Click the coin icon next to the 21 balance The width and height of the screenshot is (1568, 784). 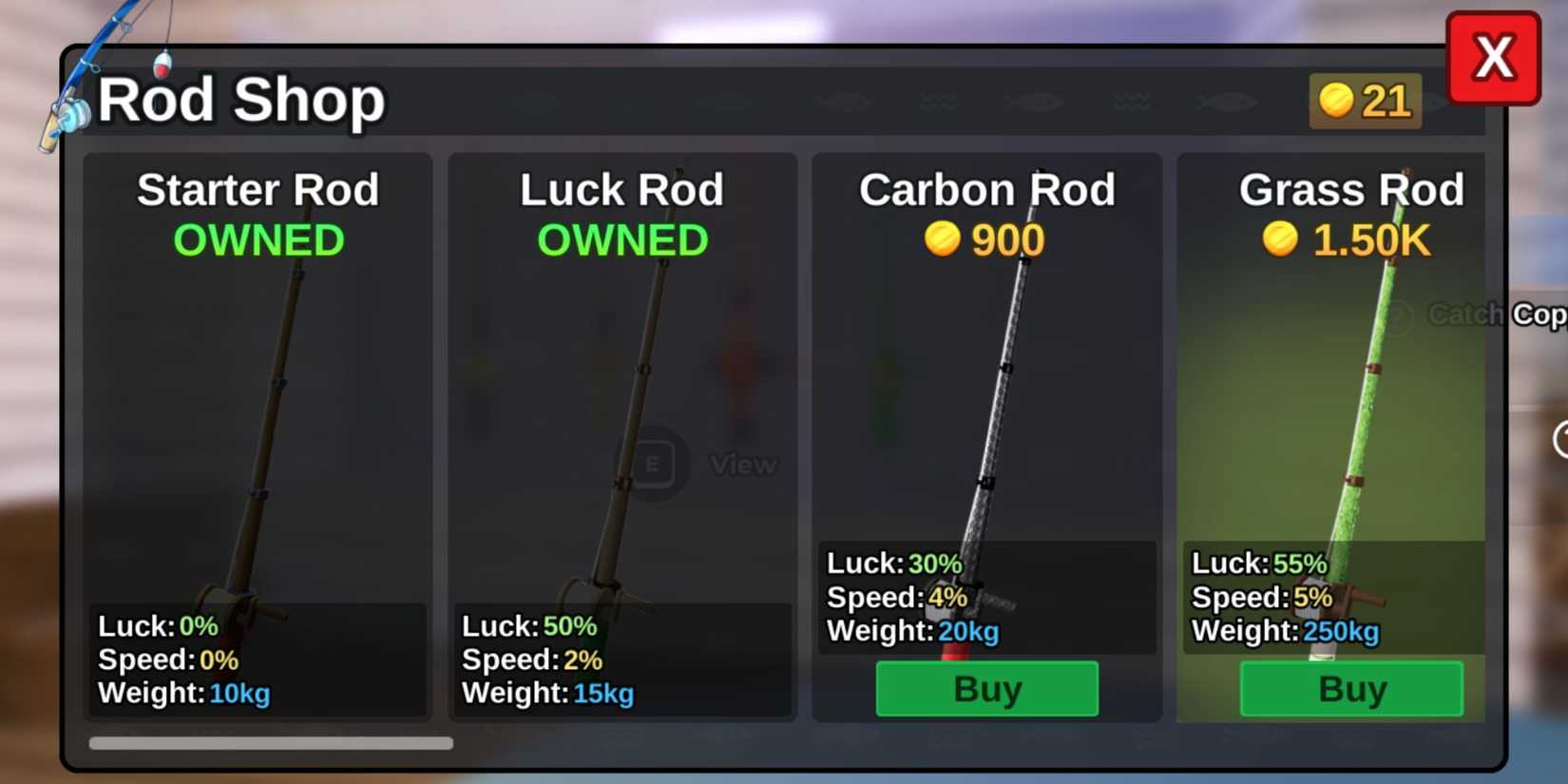click(1334, 101)
